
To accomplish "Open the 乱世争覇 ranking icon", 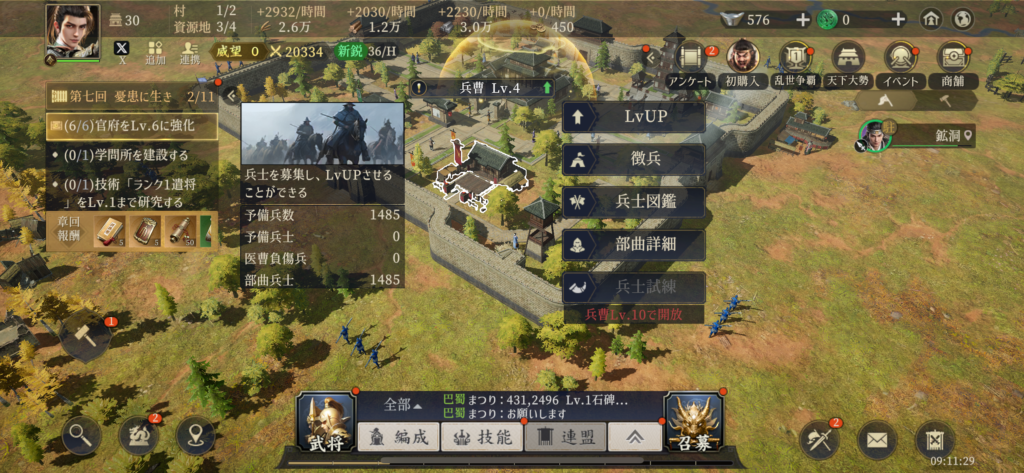I will 795,63.
